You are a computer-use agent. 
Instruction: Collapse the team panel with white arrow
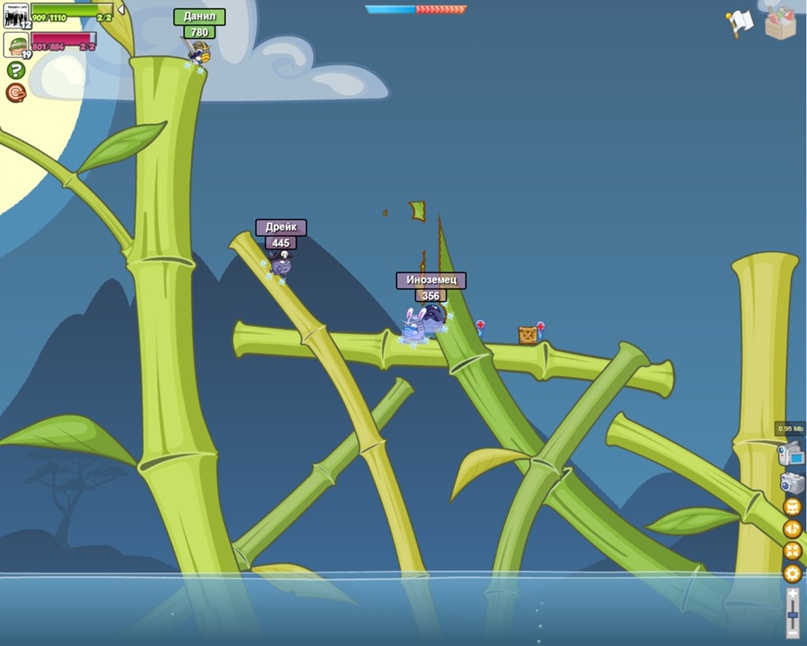coord(121,10)
